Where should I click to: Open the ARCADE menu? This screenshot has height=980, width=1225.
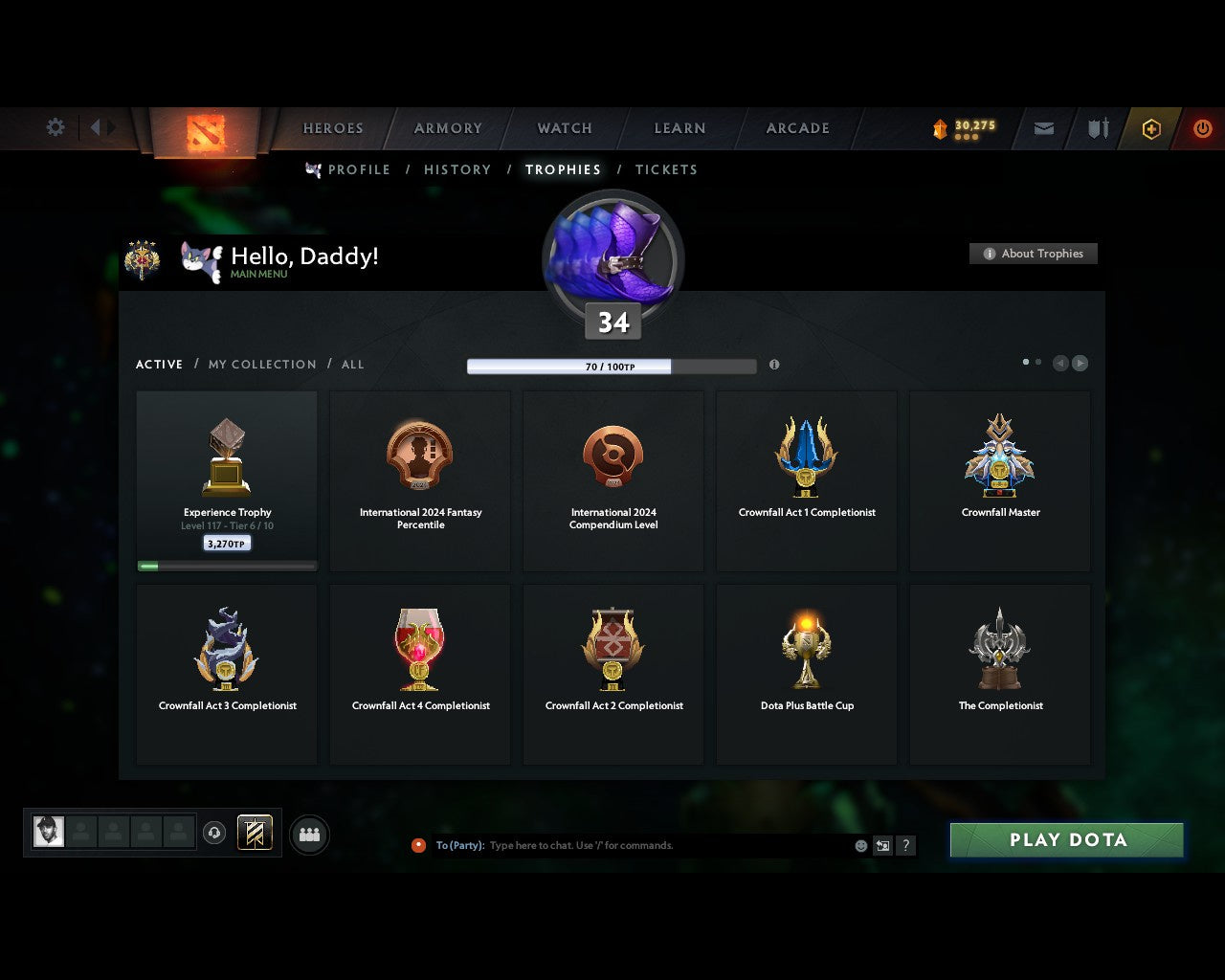point(796,128)
